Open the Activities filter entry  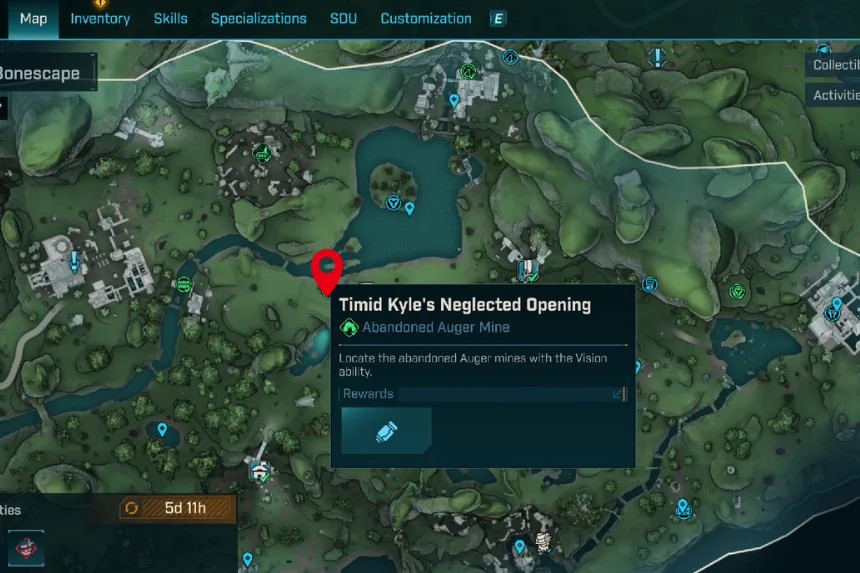pyautogui.click(x=835, y=96)
